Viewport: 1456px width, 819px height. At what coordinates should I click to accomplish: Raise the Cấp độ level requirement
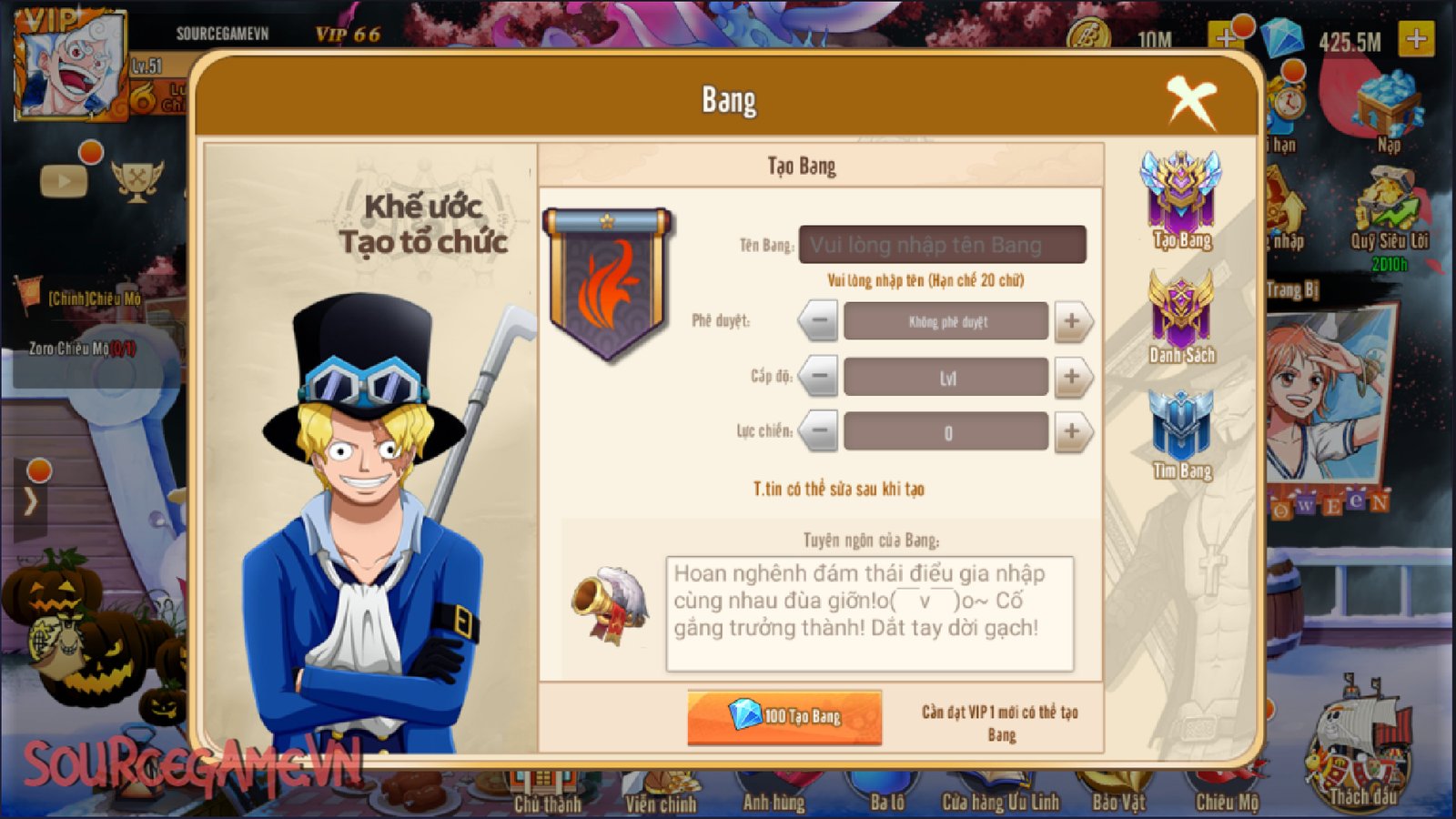(x=1072, y=377)
